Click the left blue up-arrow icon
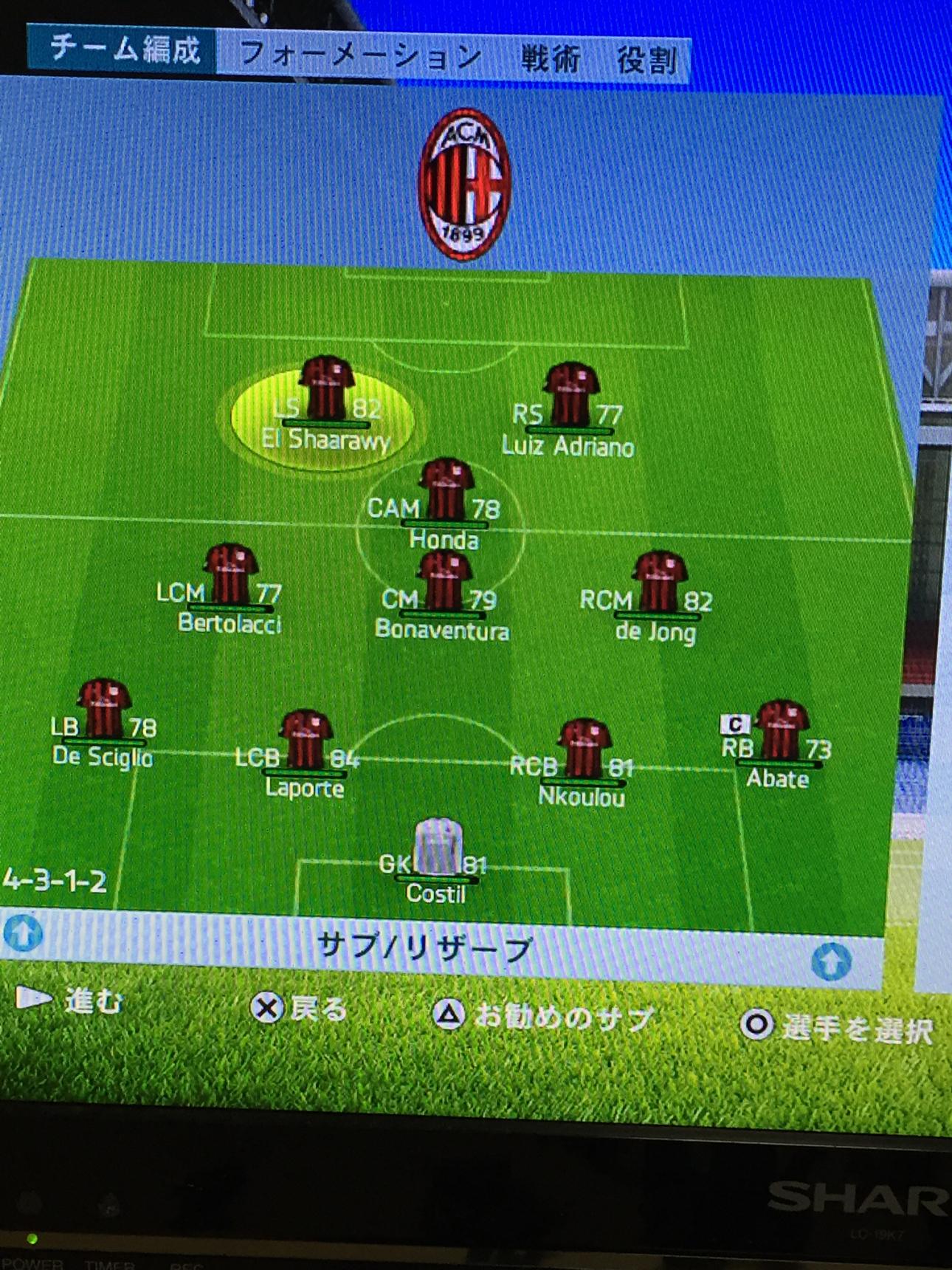The height and width of the screenshot is (1270, 952). 23,932
